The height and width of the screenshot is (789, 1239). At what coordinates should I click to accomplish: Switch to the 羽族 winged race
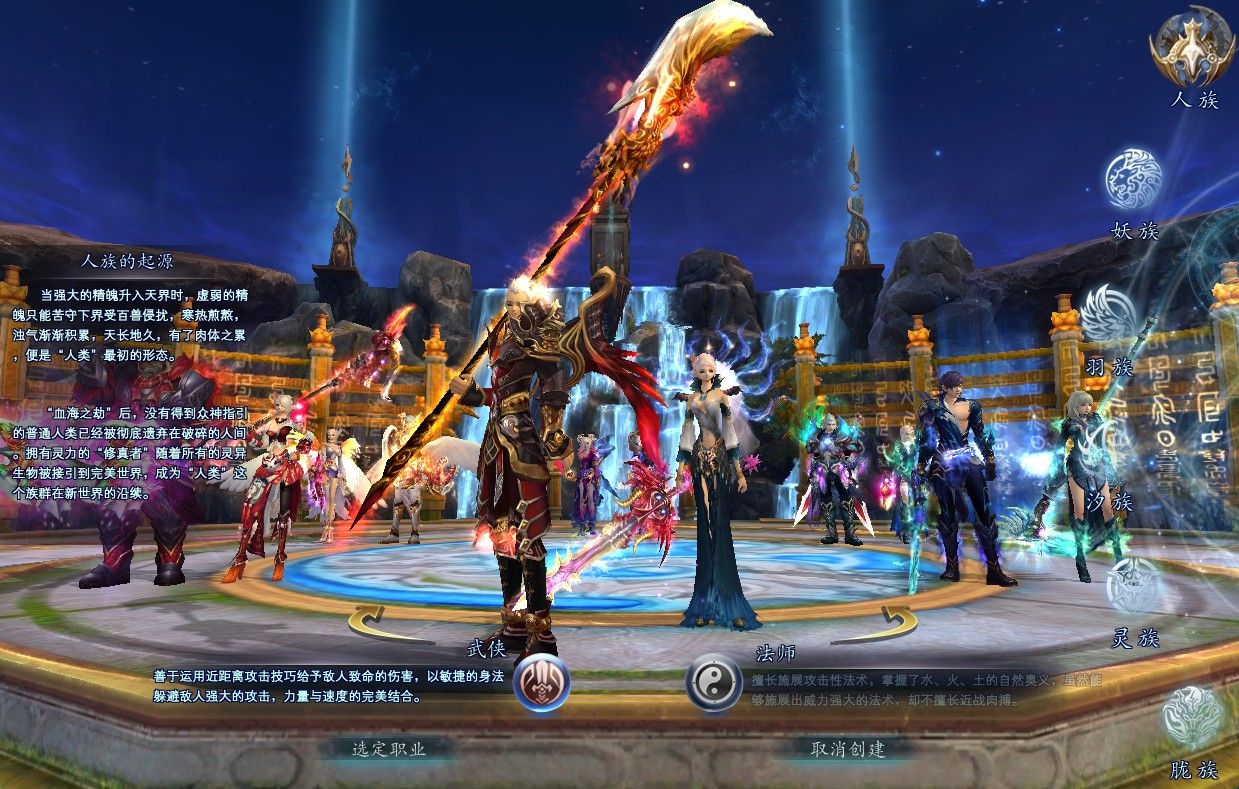1109,316
